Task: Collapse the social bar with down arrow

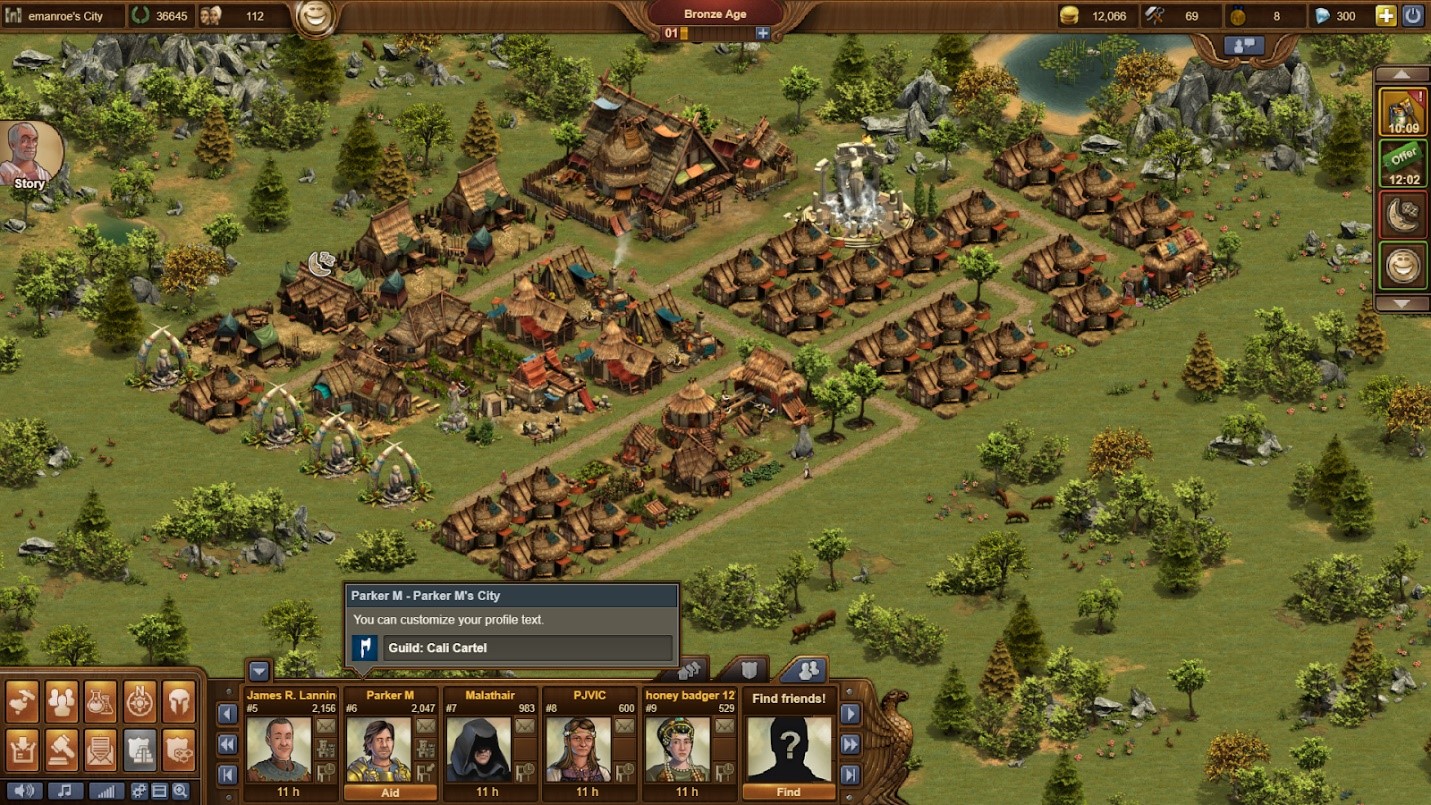Action: pyautogui.click(x=260, y=671)
